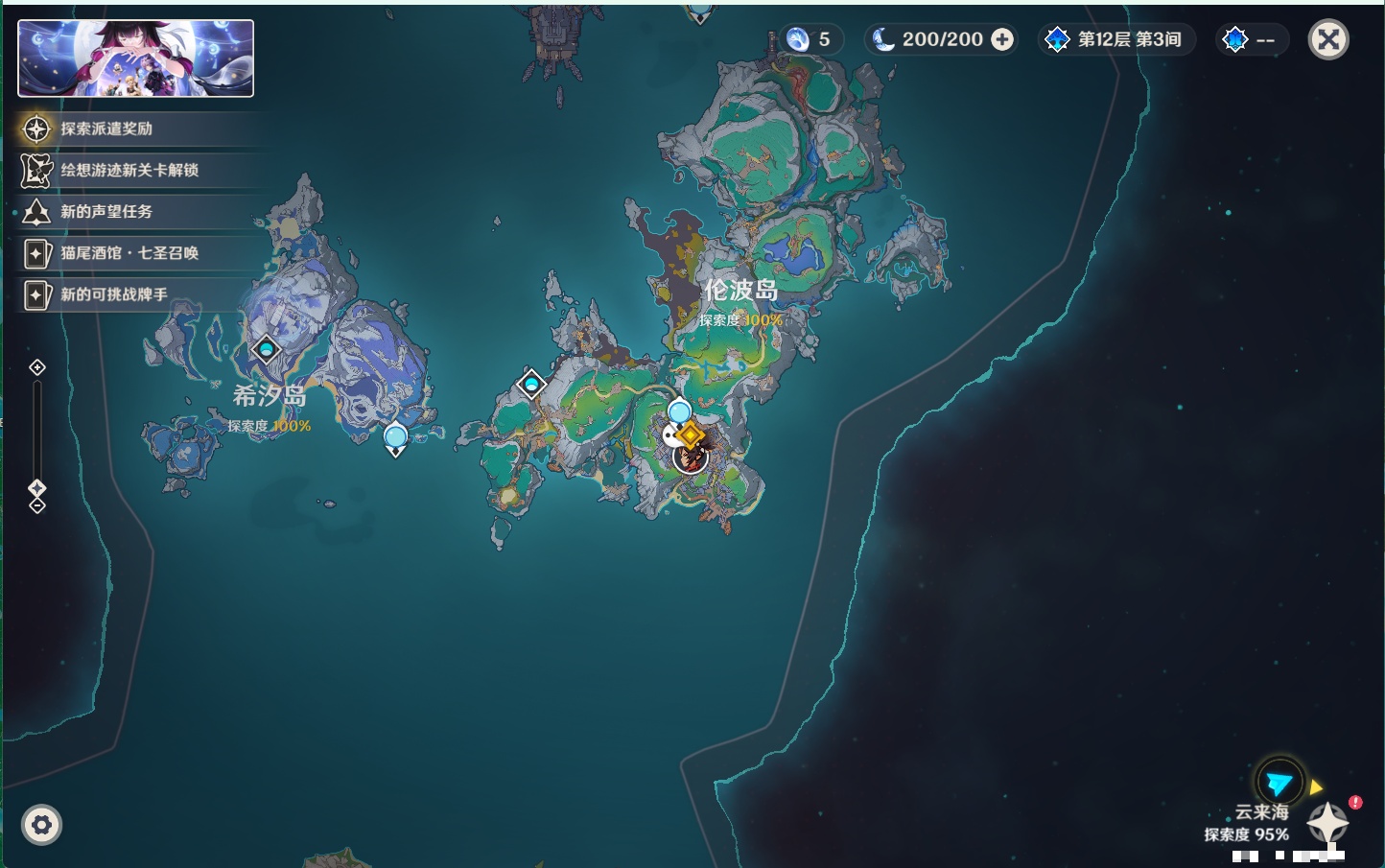Open the 探索派遣奖励 notification entry

click(106, 129)
